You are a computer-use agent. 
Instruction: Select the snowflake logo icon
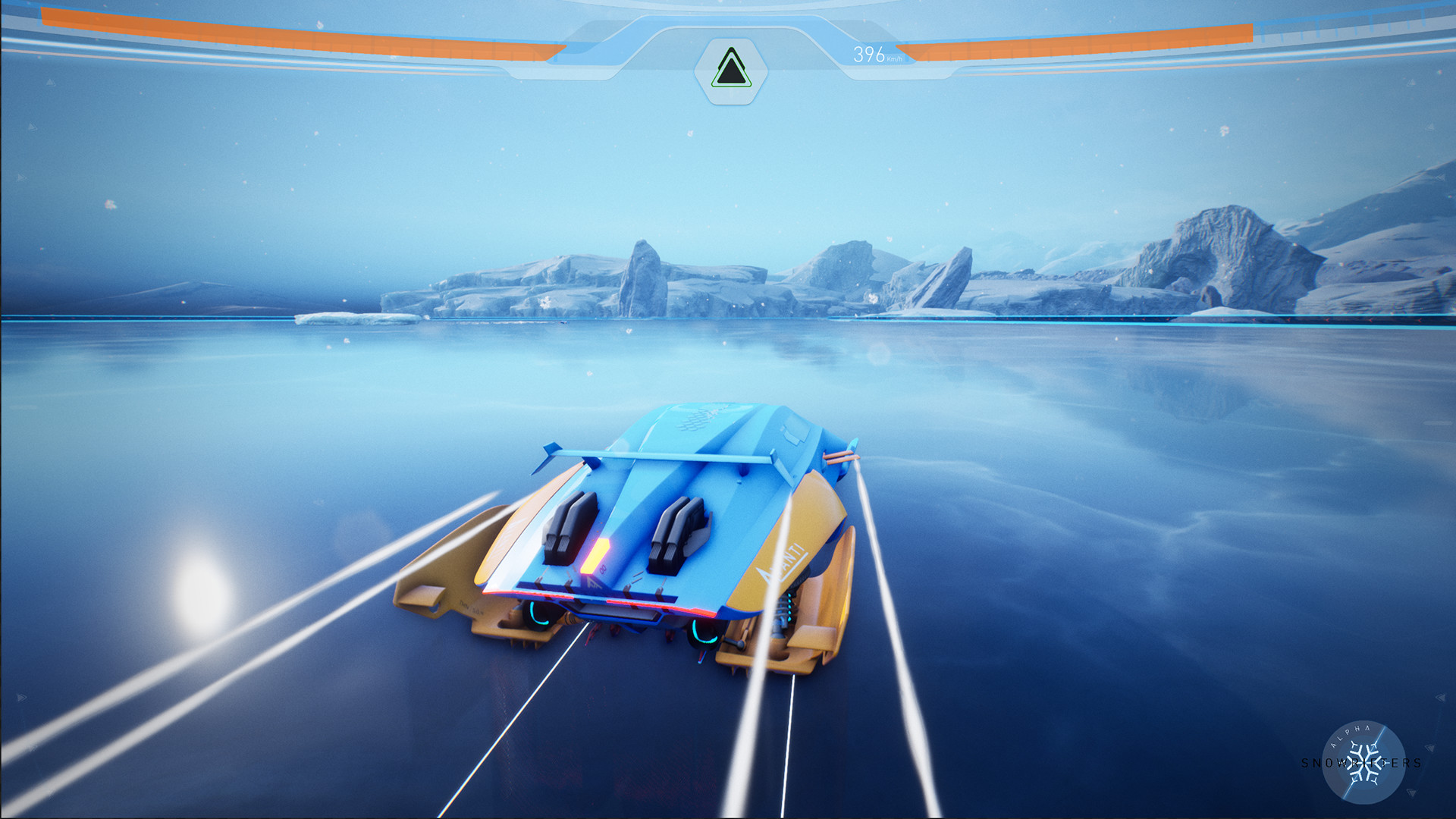click(1365, 763)
